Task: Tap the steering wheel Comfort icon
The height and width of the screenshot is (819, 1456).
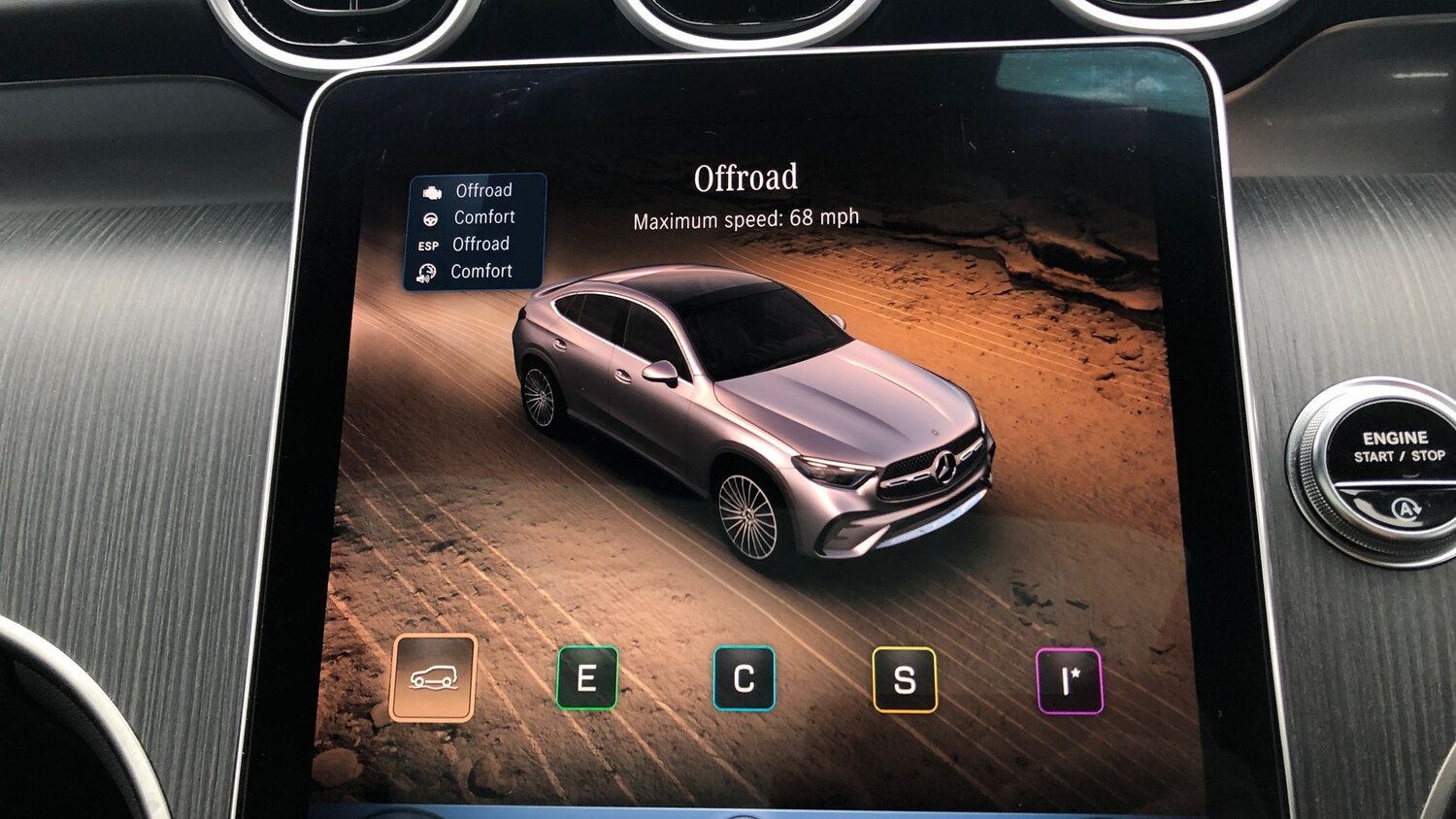Action: [430, 217]
